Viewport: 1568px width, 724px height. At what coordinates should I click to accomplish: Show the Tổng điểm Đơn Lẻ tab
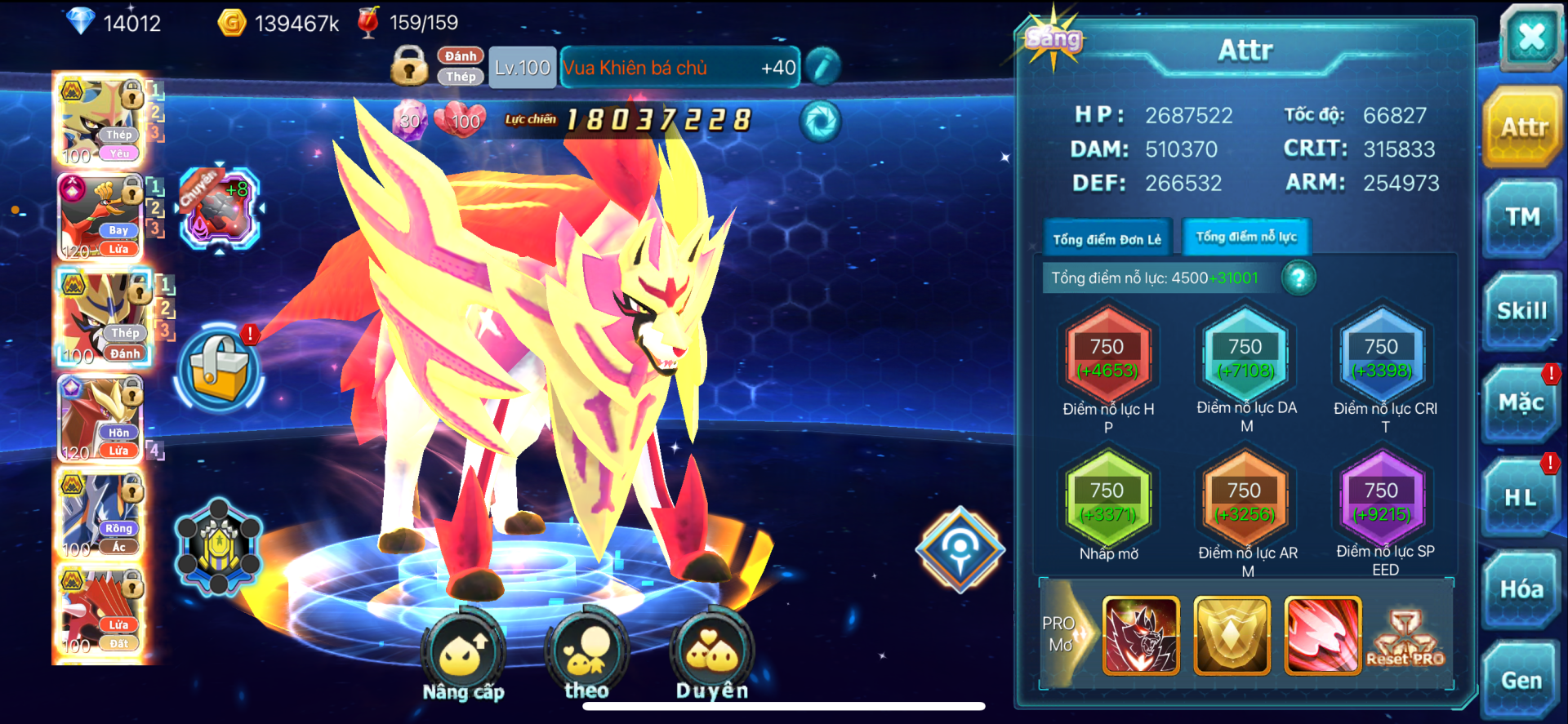(1107, 239)
